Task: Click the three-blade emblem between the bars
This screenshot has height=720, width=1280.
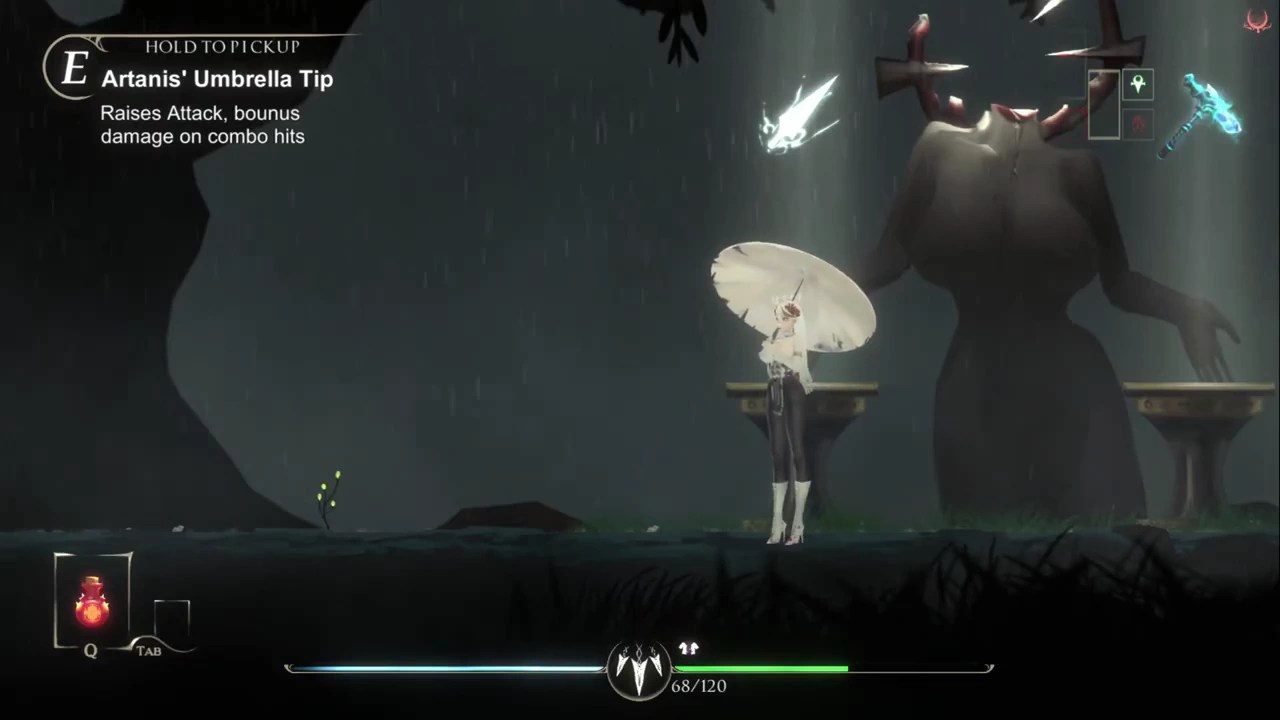Action: [x=639, y=668]
